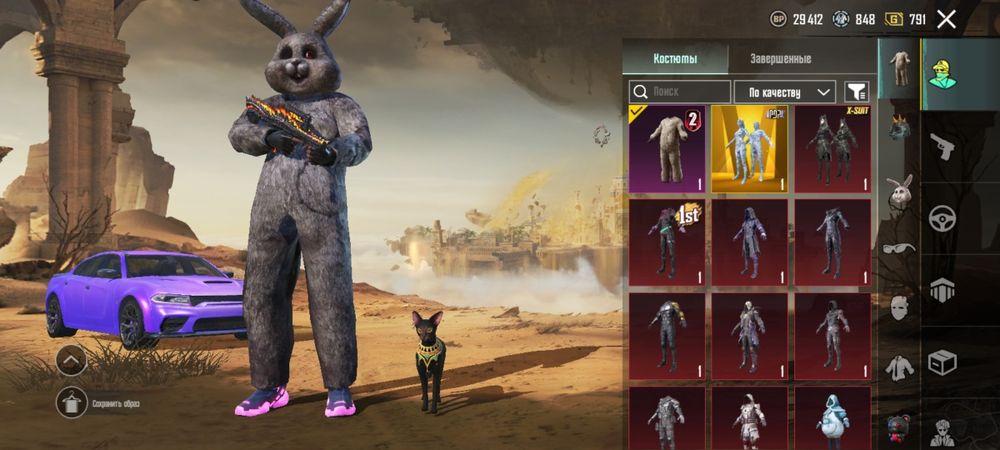
Task: Select the equipped beige jumpsuit costume
Action: 667,149
